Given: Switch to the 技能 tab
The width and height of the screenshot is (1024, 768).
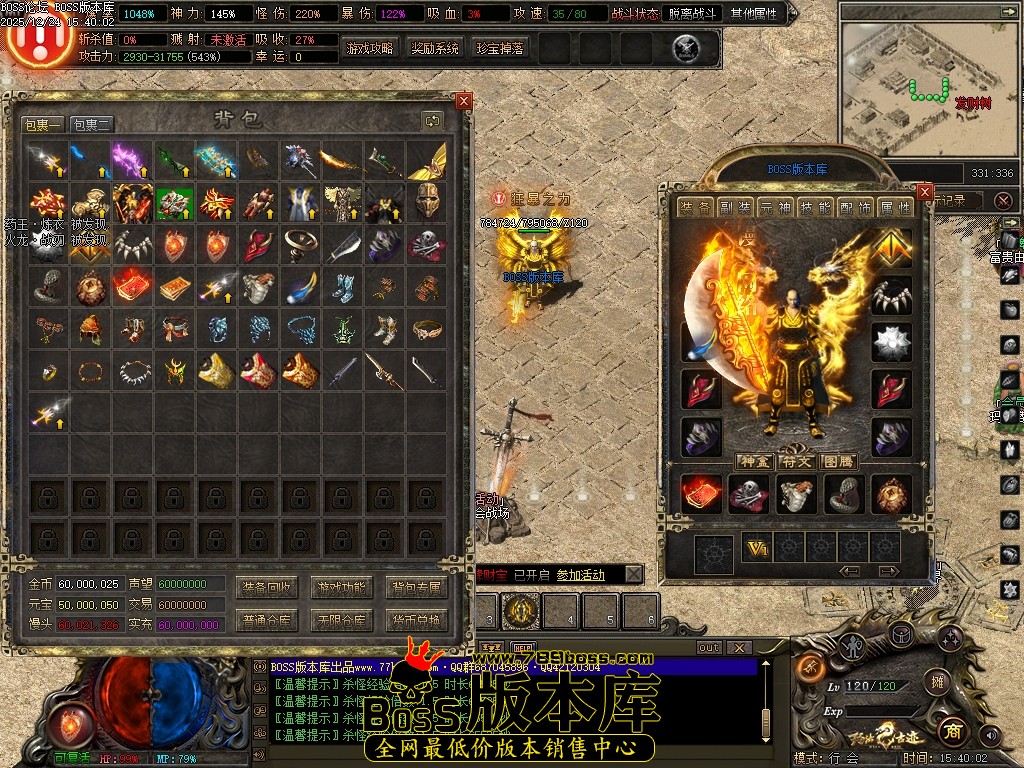Looking at the screenshot, I should [815, 208].
